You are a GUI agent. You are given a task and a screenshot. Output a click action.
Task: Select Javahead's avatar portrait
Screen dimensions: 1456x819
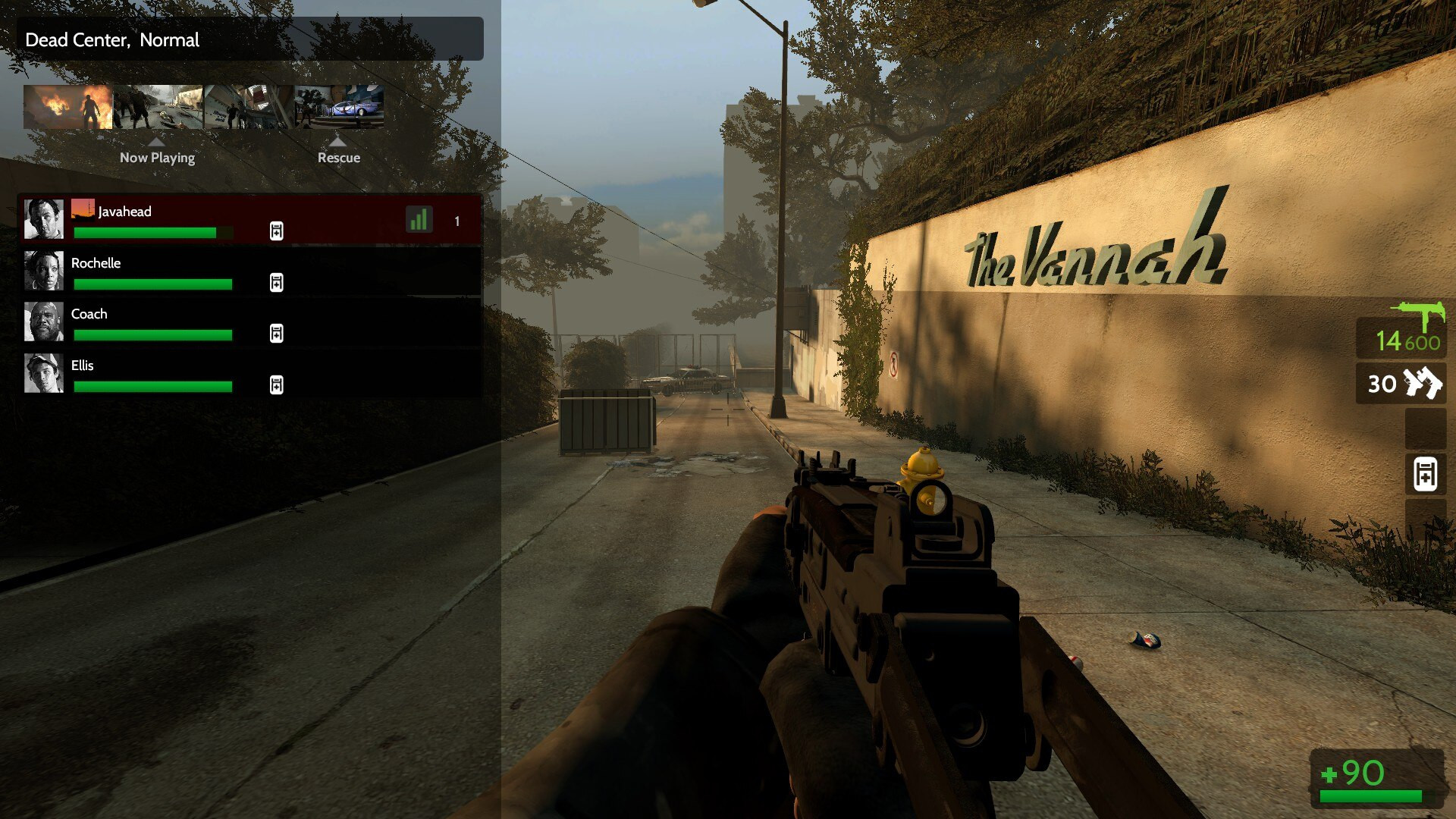(43, 220)
